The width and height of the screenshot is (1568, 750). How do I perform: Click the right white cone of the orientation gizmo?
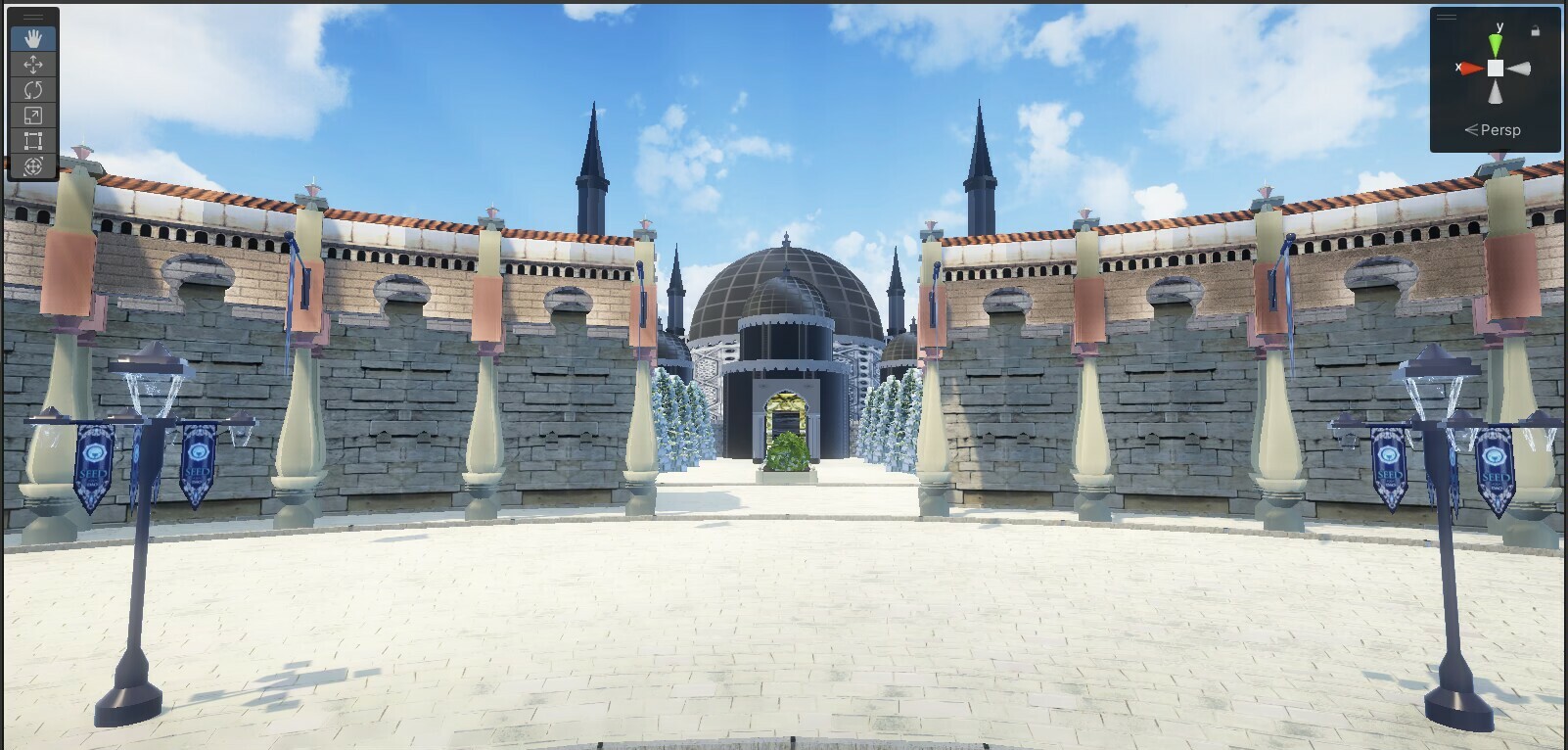coord(1521,69)
